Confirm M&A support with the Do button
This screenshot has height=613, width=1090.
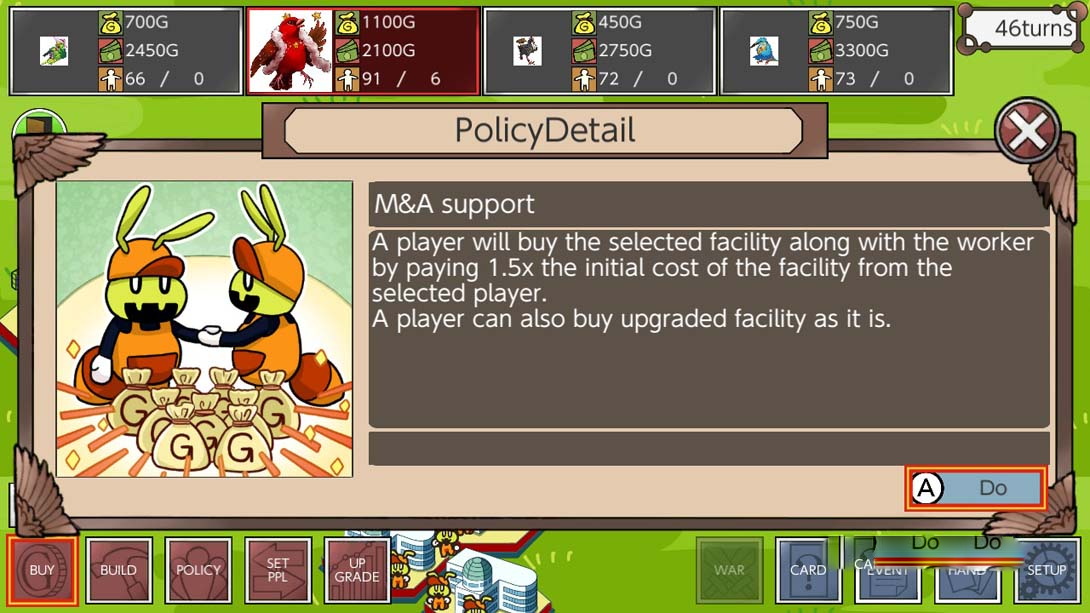976,488
